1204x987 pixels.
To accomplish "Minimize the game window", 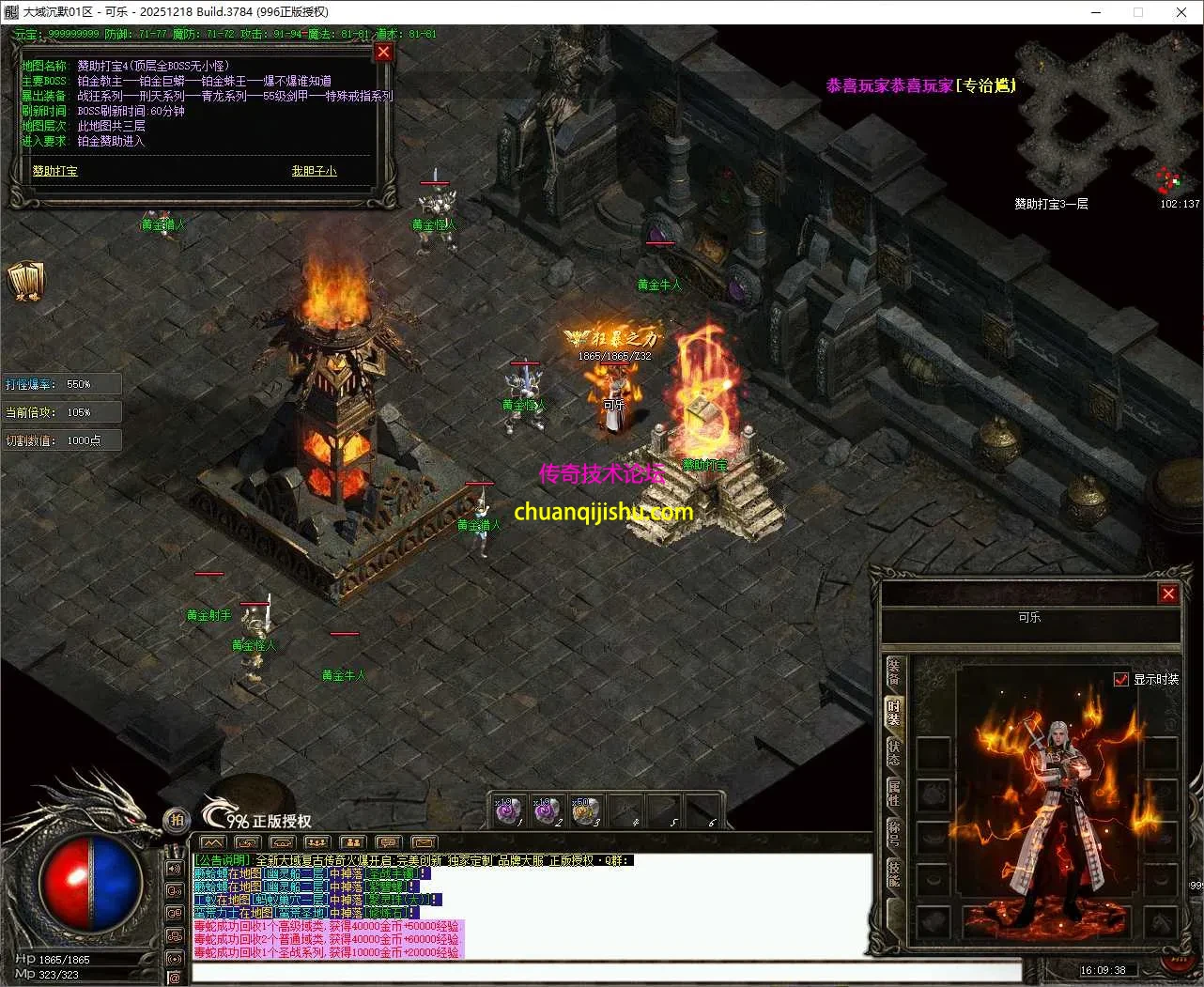I will tap(1095, 12).
